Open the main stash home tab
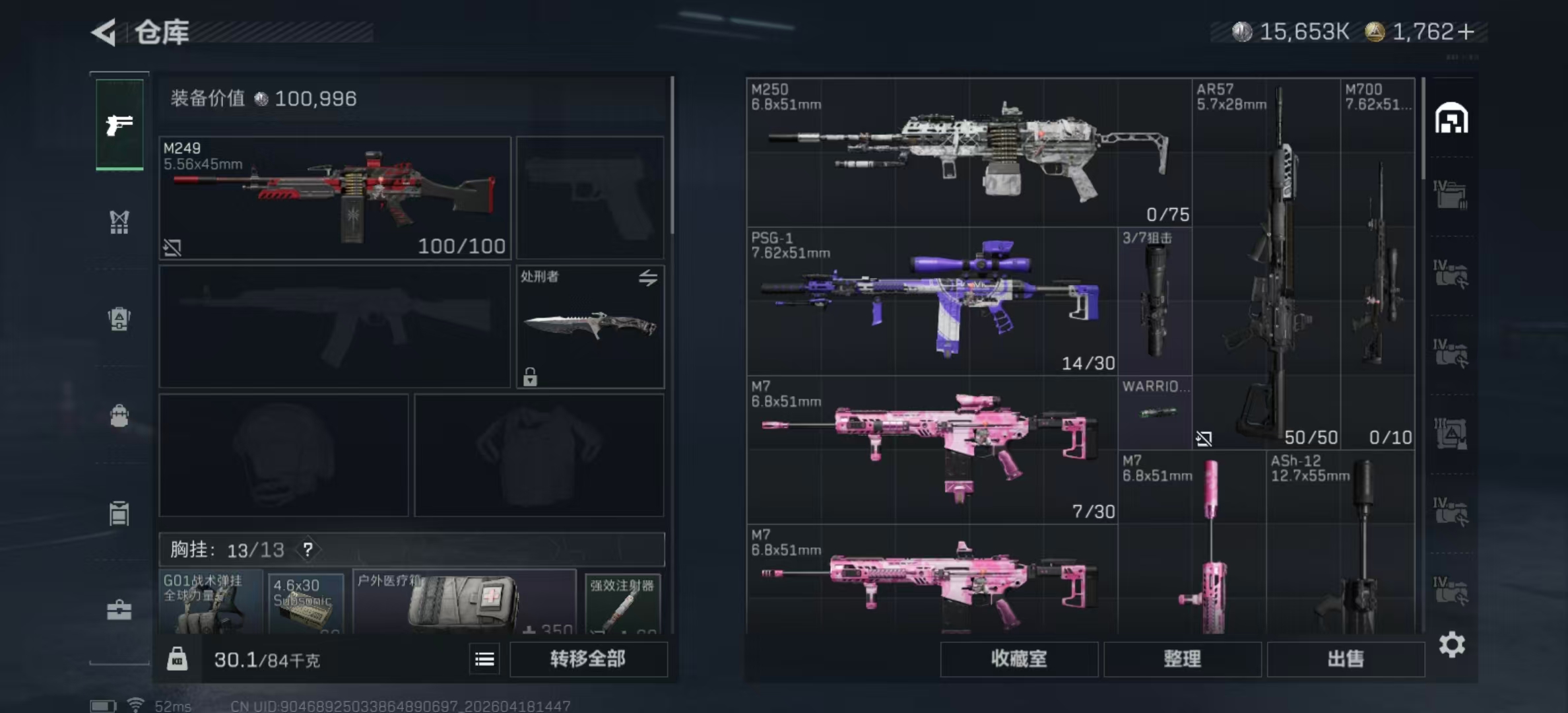The width and height of the screenshot is (1568, 713). coord(1451,119)
